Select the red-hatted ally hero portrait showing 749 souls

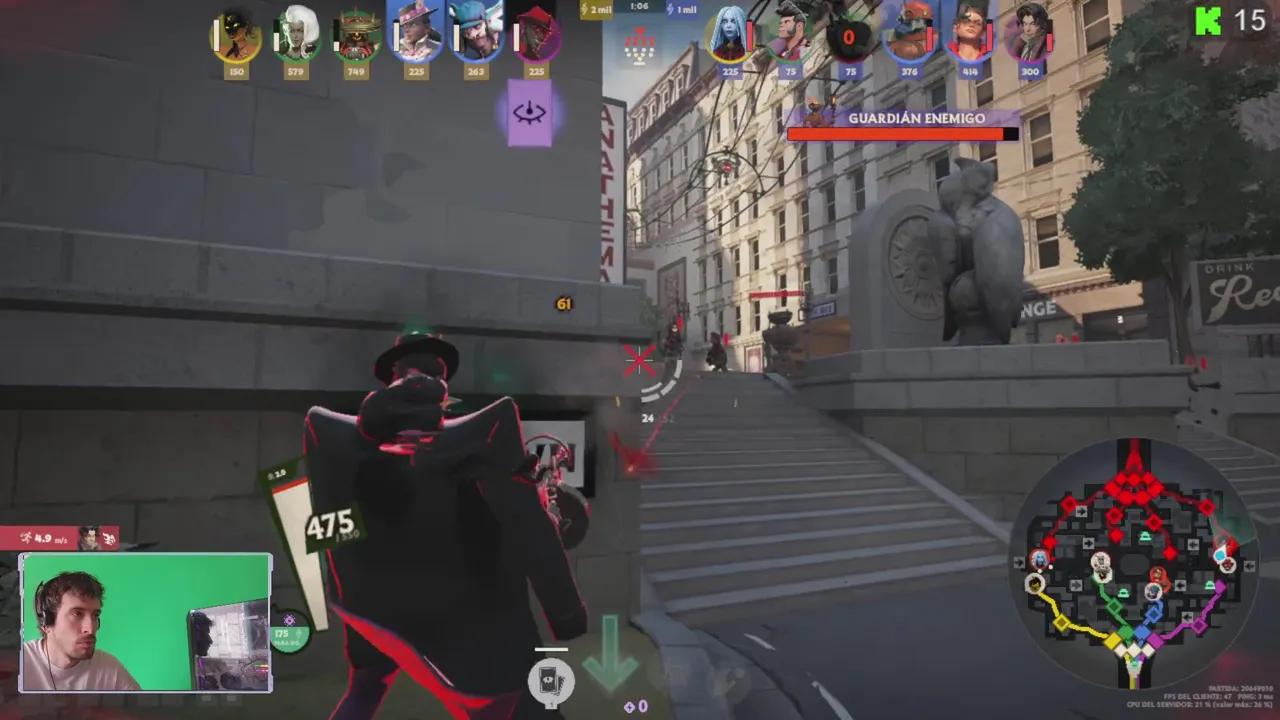355,38
